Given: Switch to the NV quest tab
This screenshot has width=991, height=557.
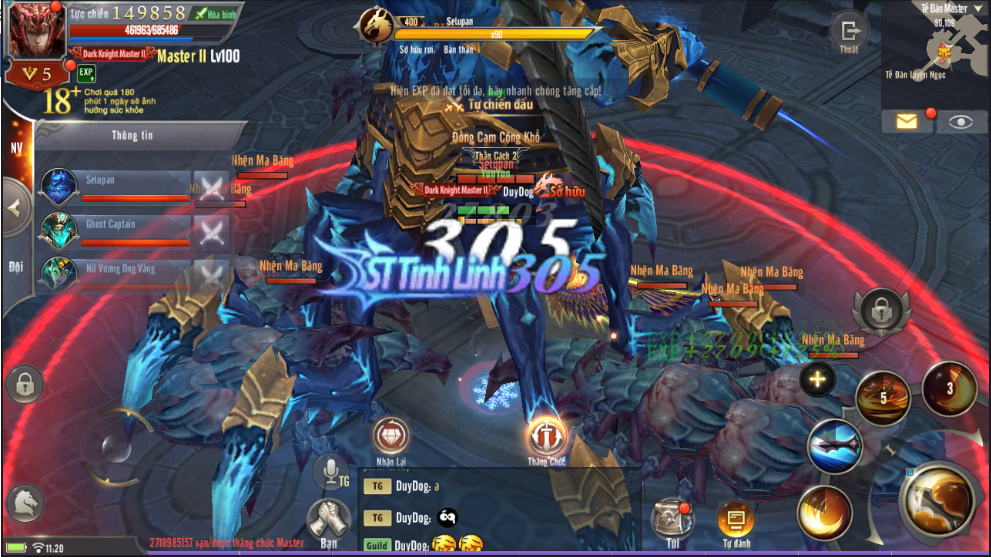Looking at the screenshot, I should tap(15, 149).
